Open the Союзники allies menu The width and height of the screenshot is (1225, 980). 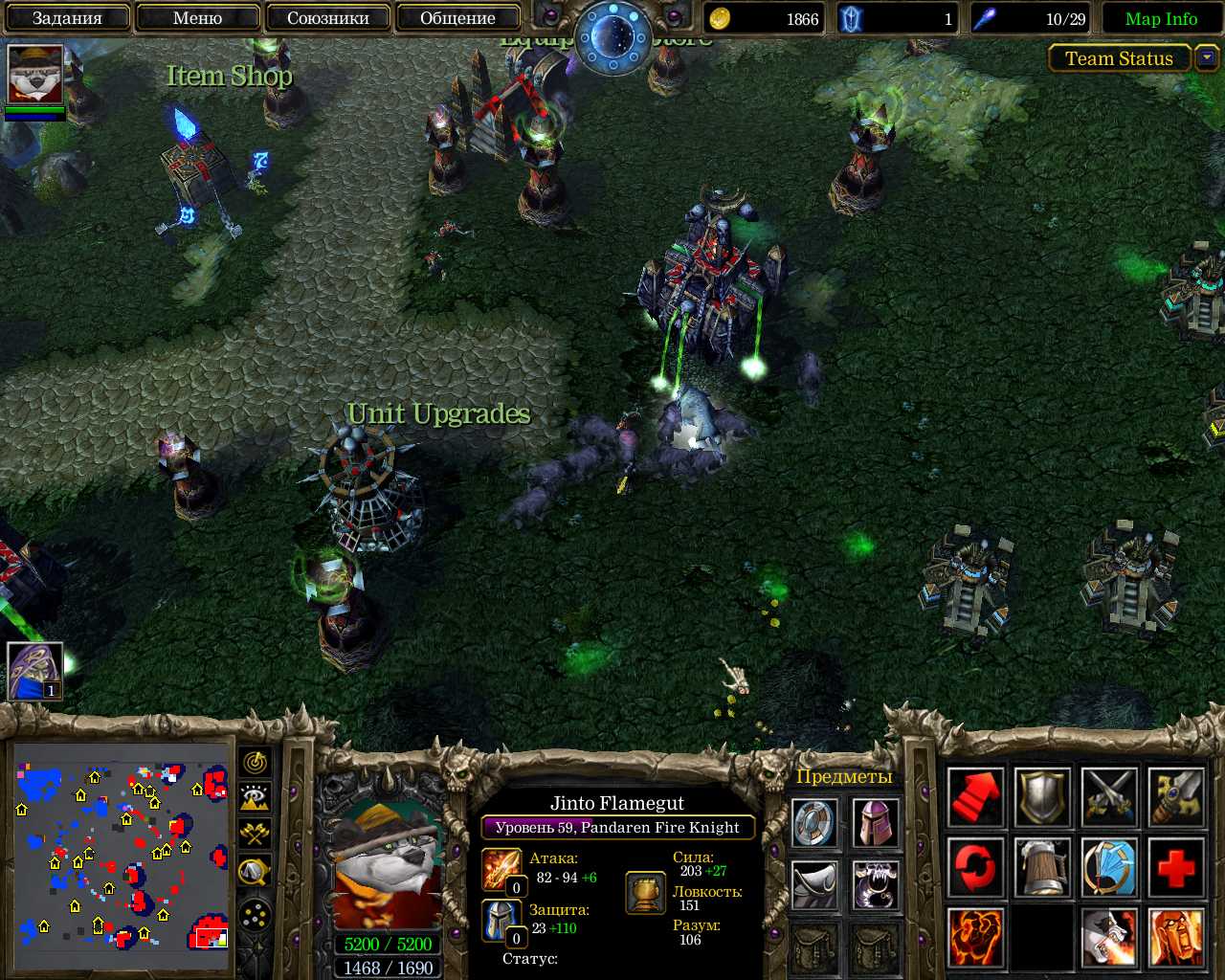(x=327, y=18)
